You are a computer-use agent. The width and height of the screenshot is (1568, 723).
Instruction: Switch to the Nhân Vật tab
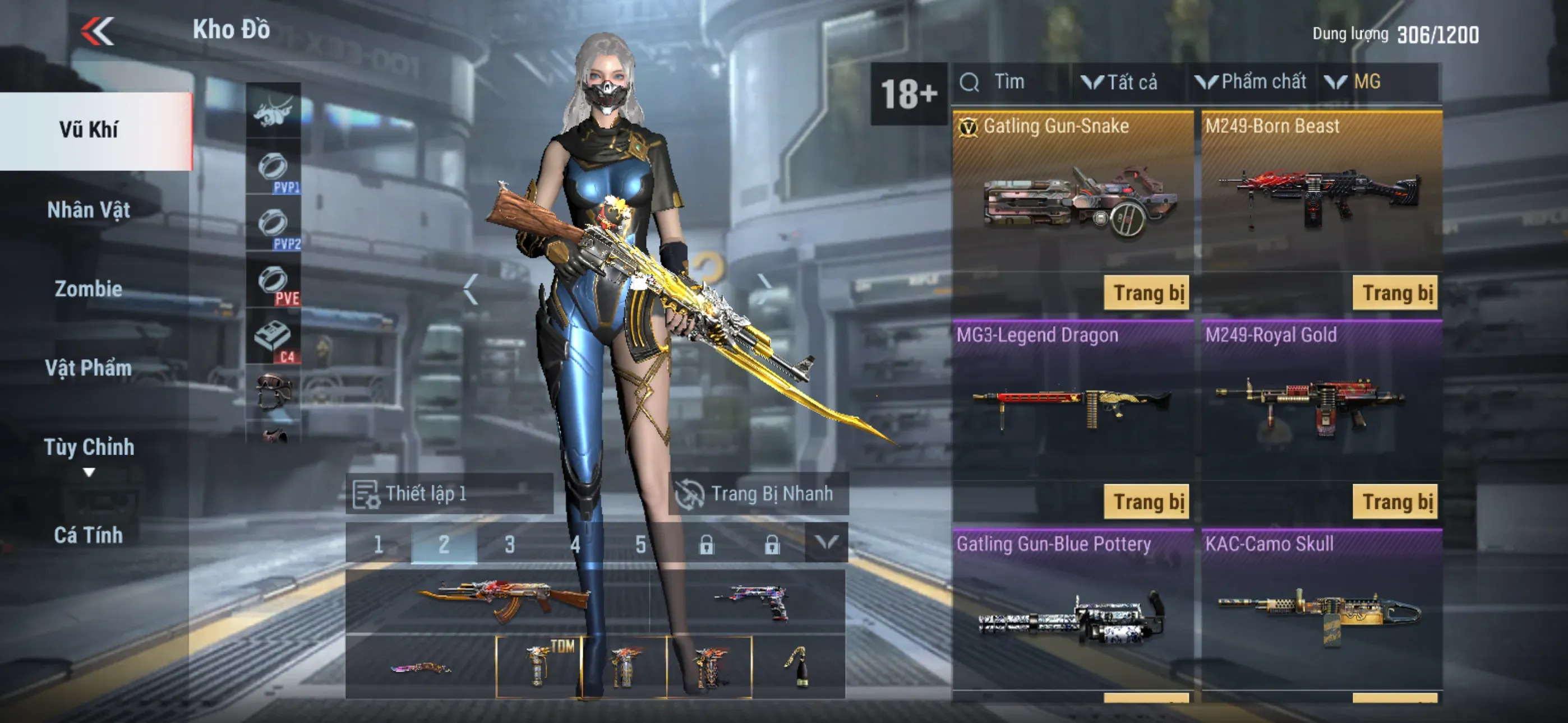point(89,210)
